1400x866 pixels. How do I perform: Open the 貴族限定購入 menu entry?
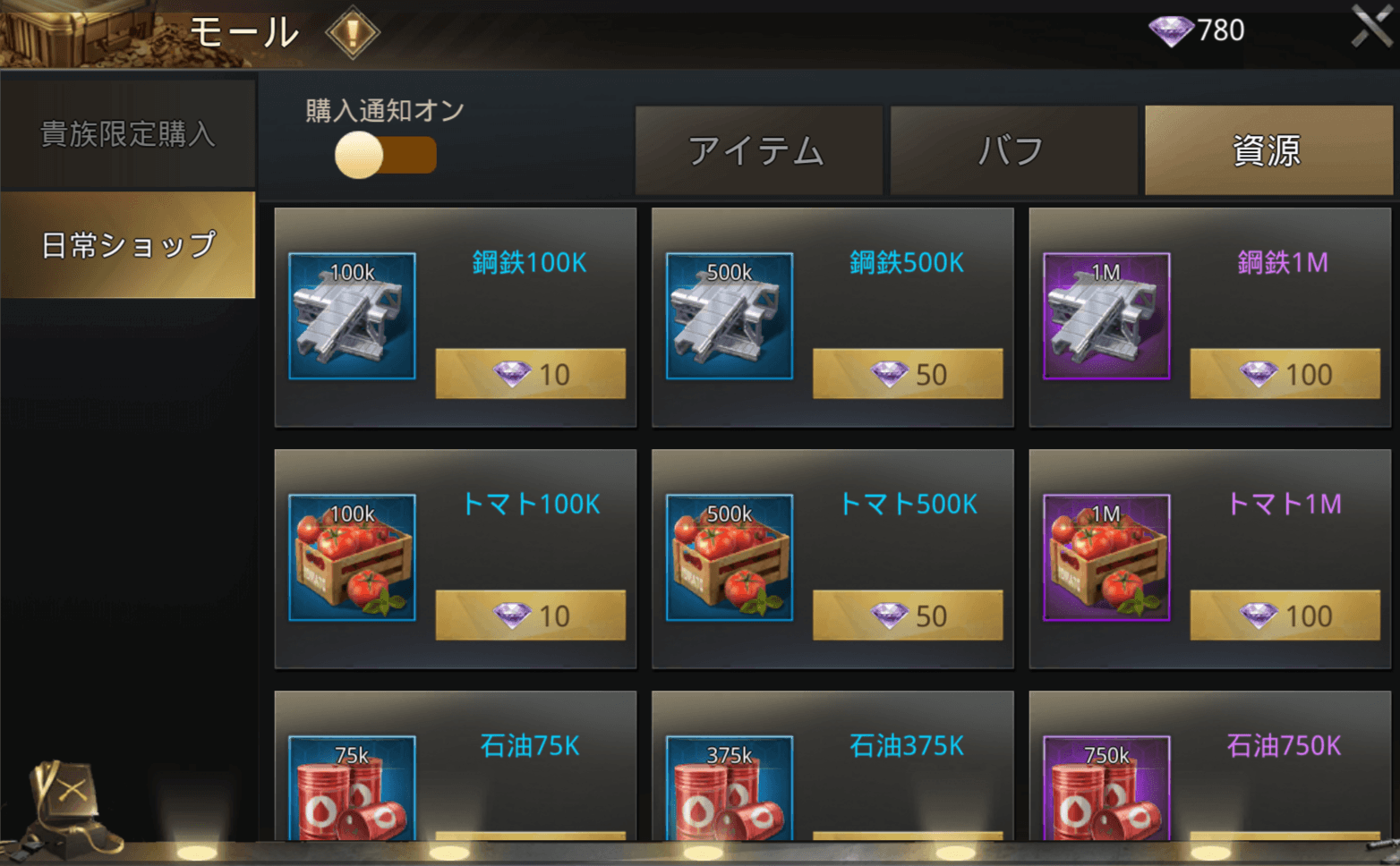point(128,134)
